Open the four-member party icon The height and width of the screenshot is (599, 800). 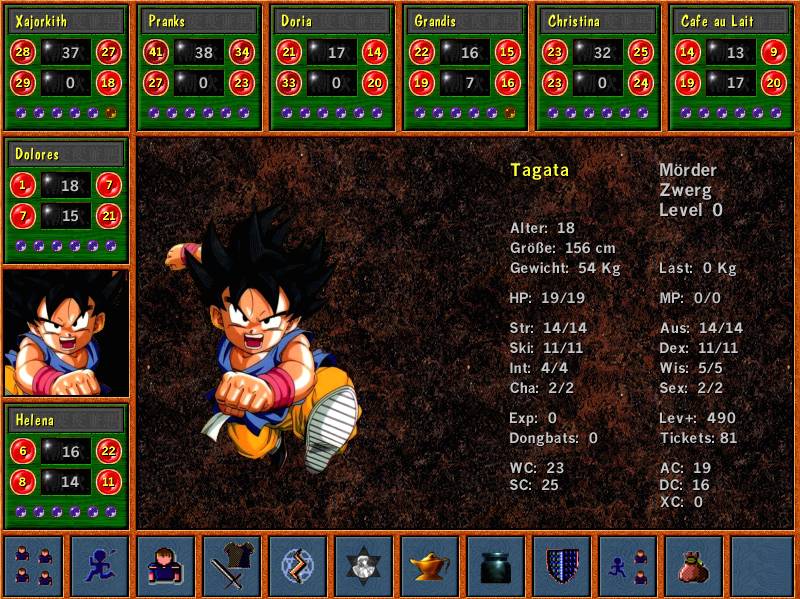pyautogui.click(x=34, y=566)
